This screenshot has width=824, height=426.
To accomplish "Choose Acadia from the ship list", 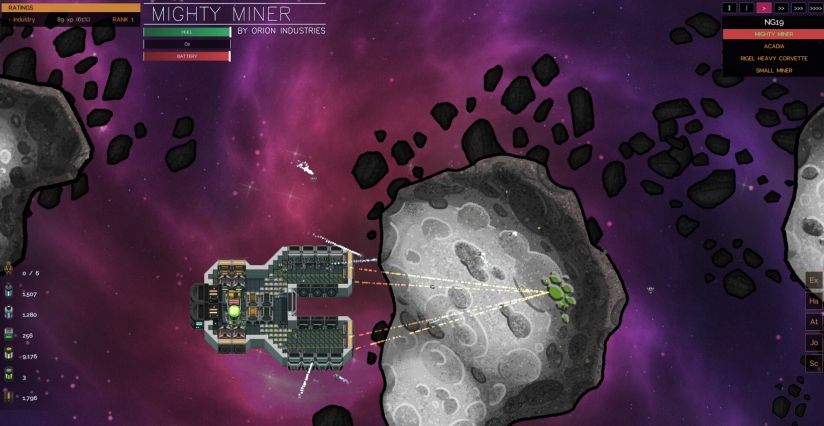I will click(773, 46).
